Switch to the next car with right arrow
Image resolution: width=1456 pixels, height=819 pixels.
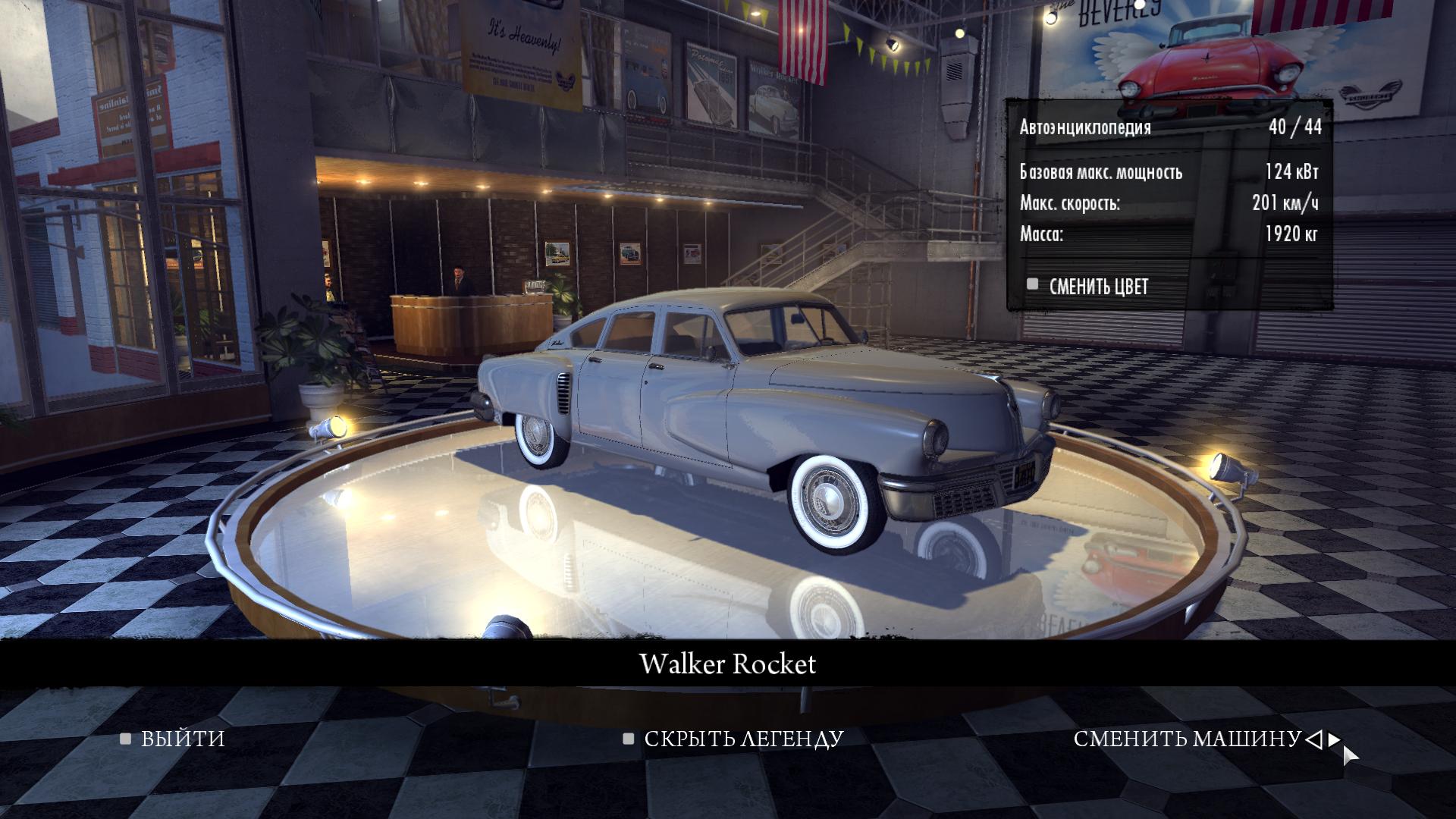1334,739
